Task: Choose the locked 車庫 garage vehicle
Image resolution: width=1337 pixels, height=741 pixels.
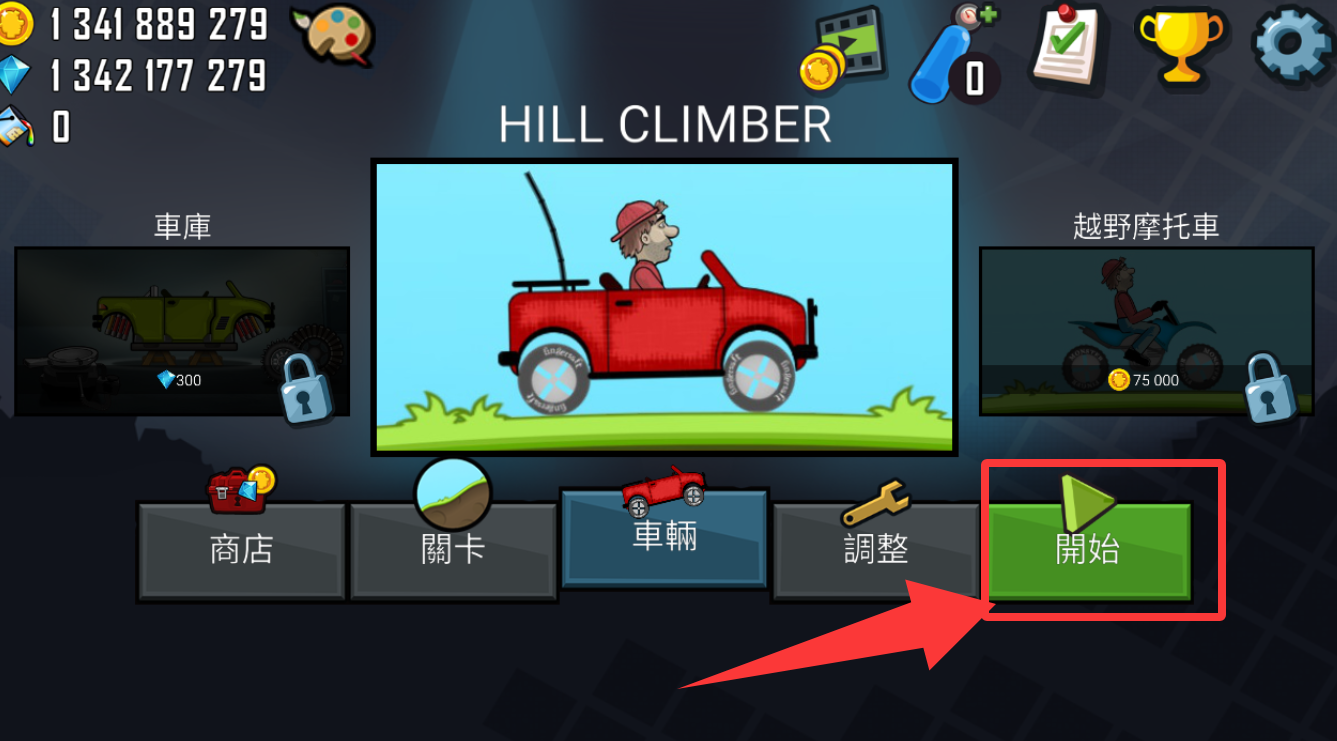Action: click(182, 331)
